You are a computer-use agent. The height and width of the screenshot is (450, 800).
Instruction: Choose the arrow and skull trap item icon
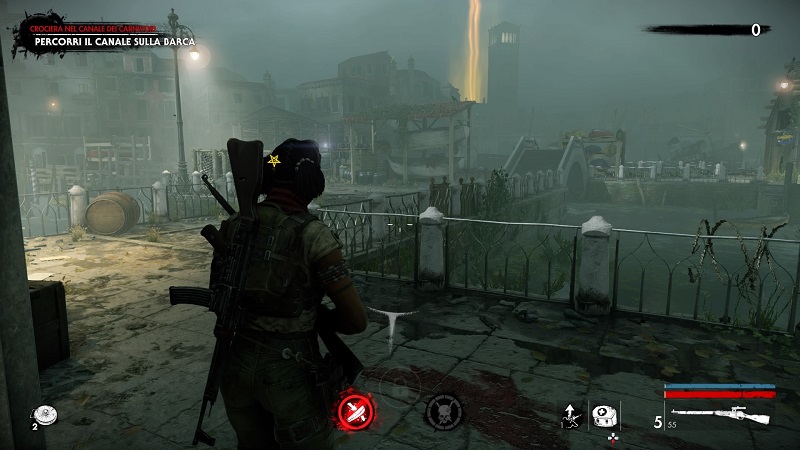coord(571,416)
